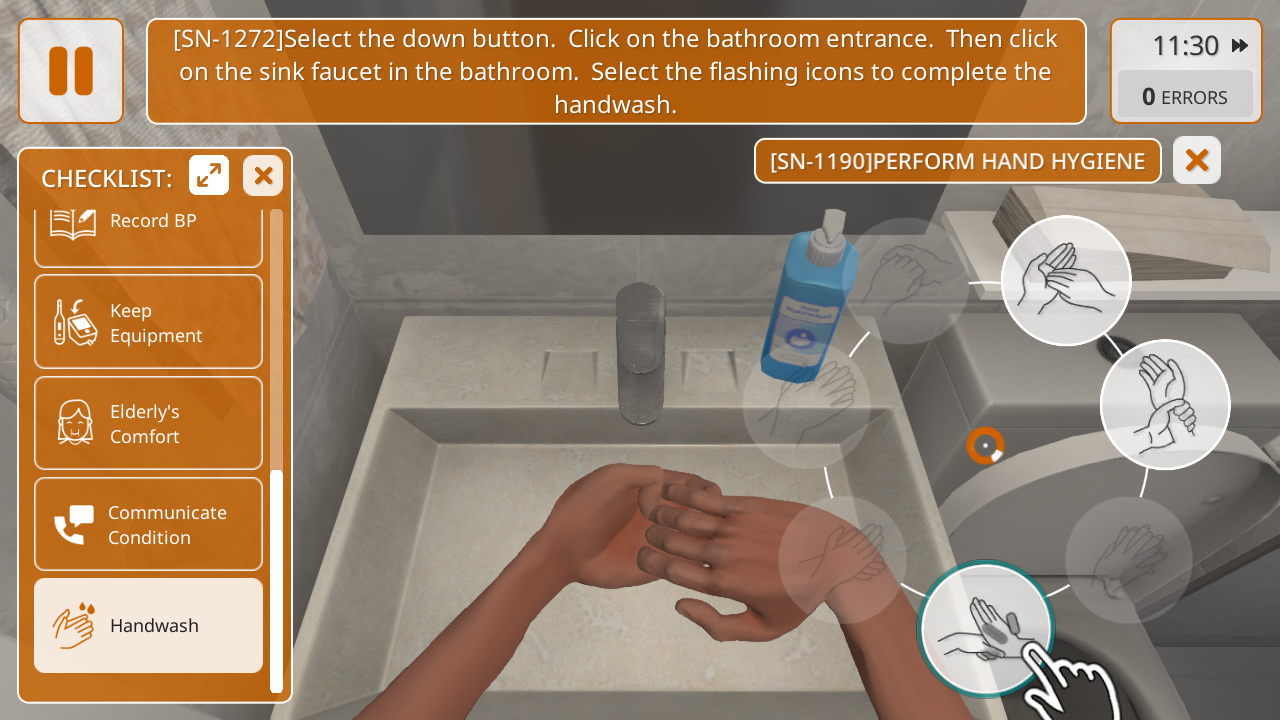Fast-forward the timer

(x=1240, y=46)
